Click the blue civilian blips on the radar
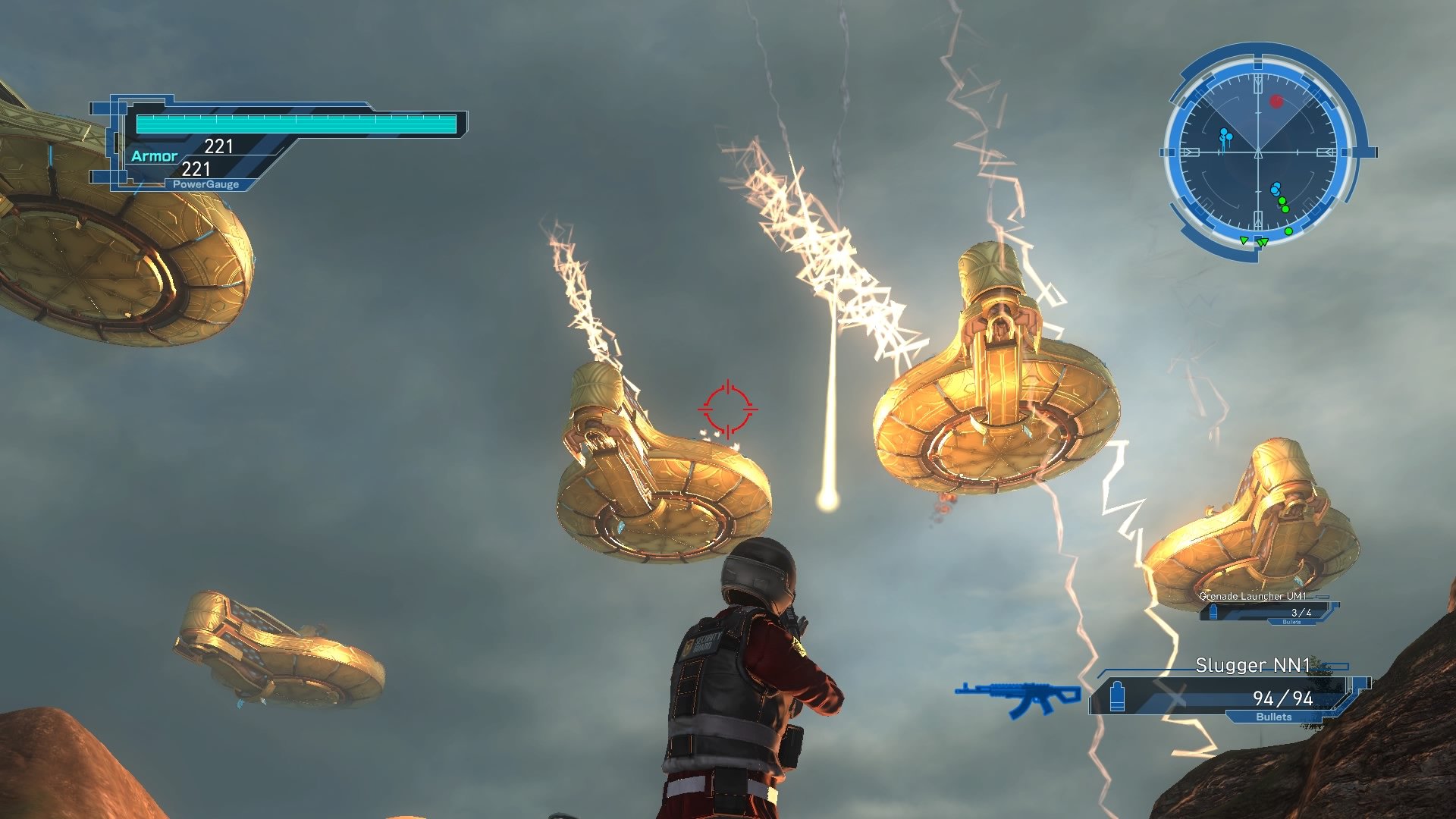This screenshot has width=1456, height=819. pos(1225,135)
